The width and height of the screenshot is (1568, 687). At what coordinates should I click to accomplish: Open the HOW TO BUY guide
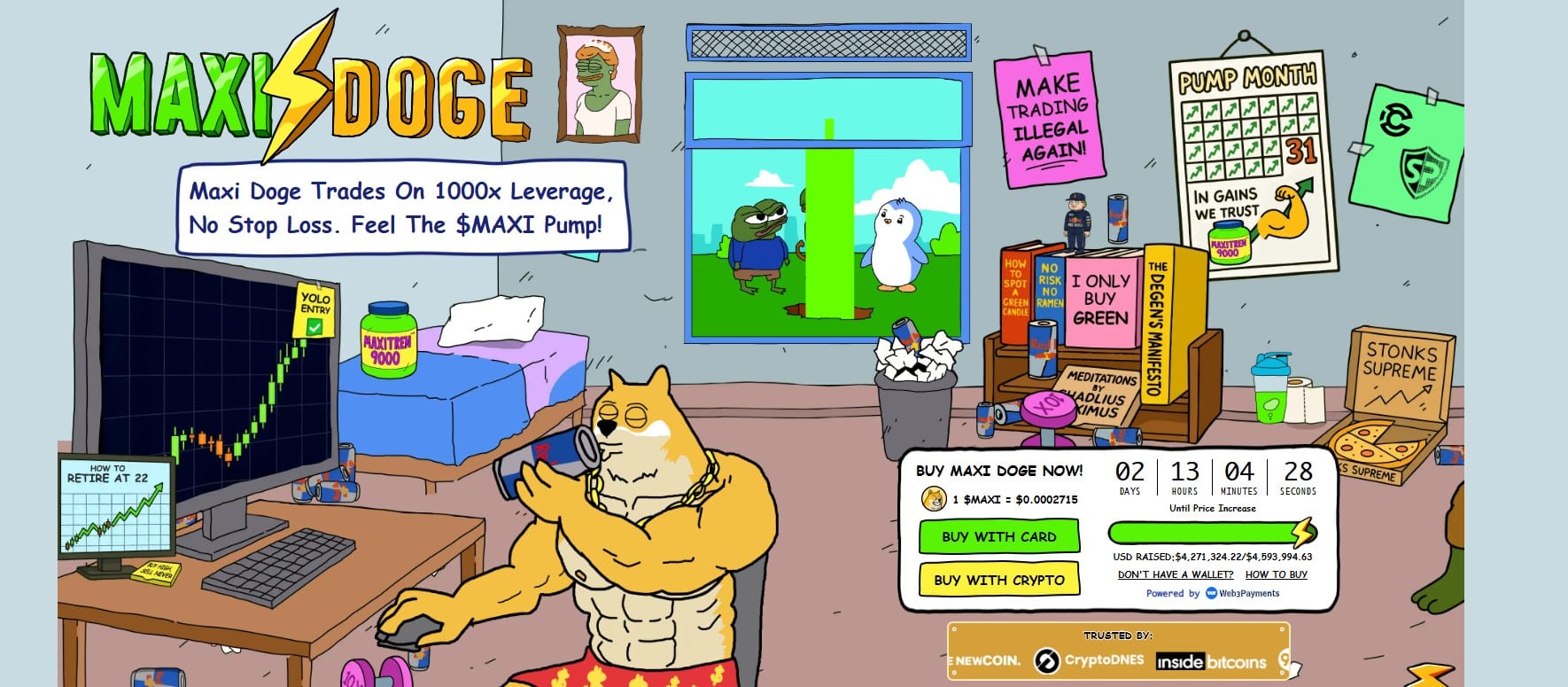pos(1277,574)
